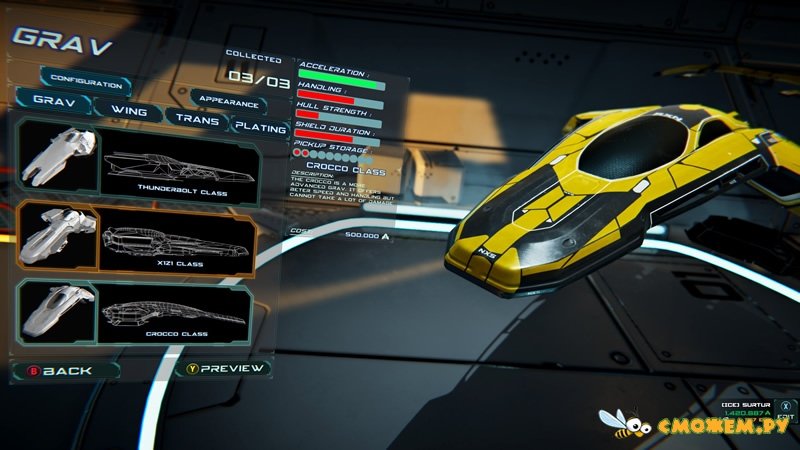800x450 pixels.
Task: Show the Plating tab
Action: (259, 126)
